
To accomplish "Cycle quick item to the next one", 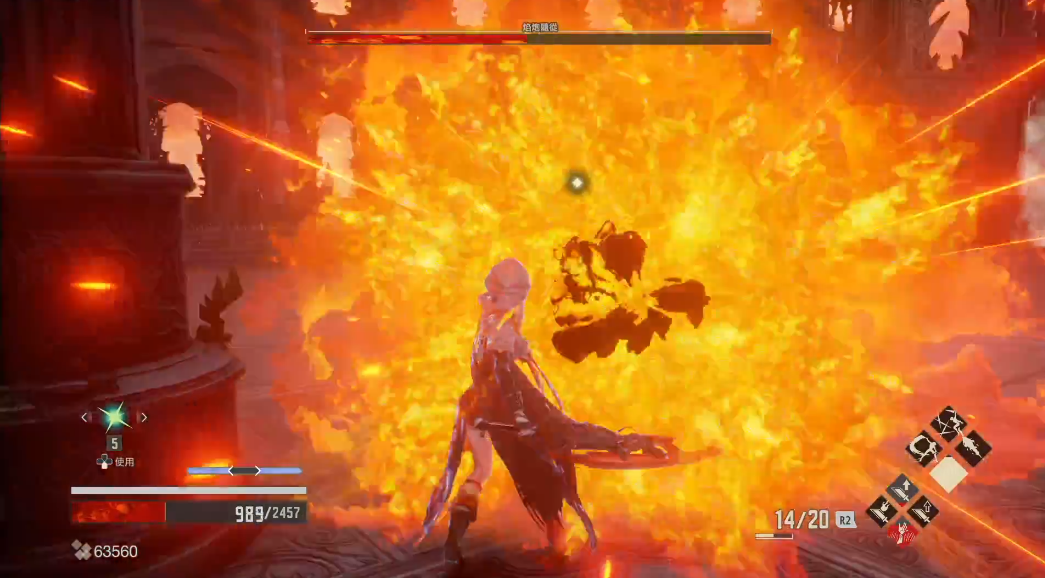I will (x=143, y=417).
